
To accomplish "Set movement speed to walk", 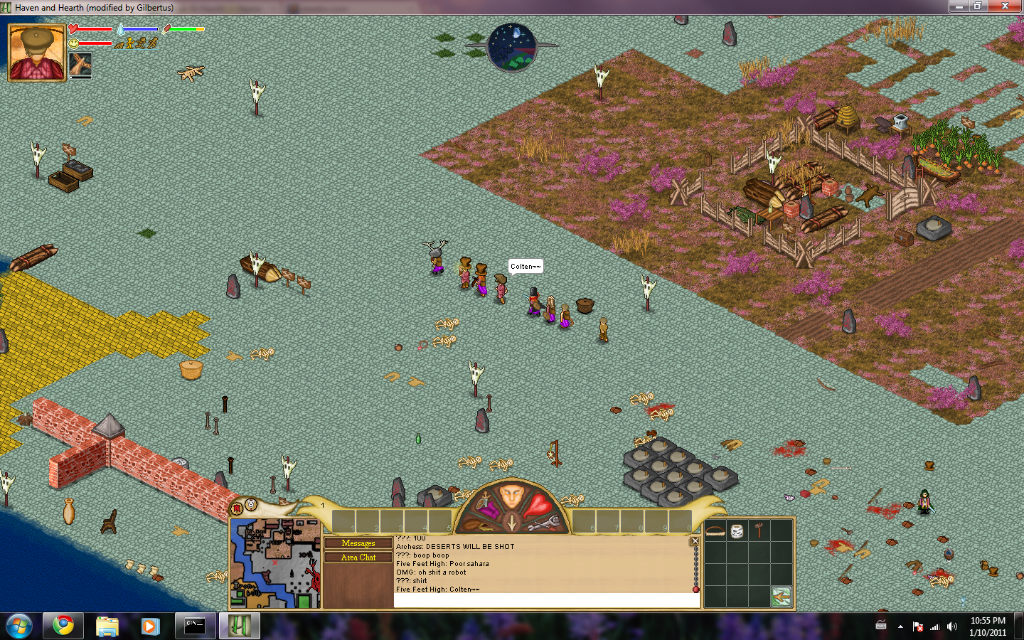I will click(129, 43).
